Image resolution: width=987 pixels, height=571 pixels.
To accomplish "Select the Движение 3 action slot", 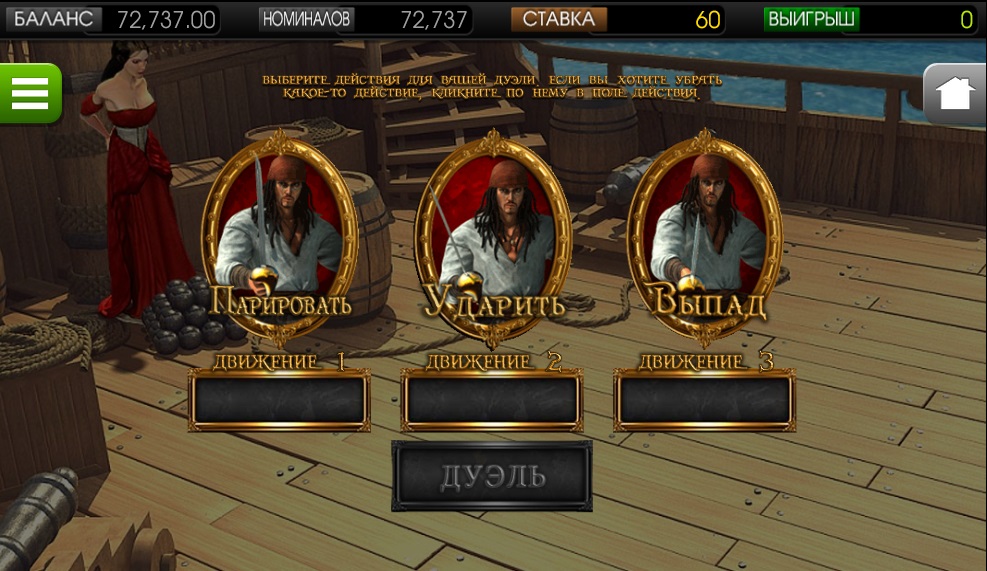I will pos(705,400).
